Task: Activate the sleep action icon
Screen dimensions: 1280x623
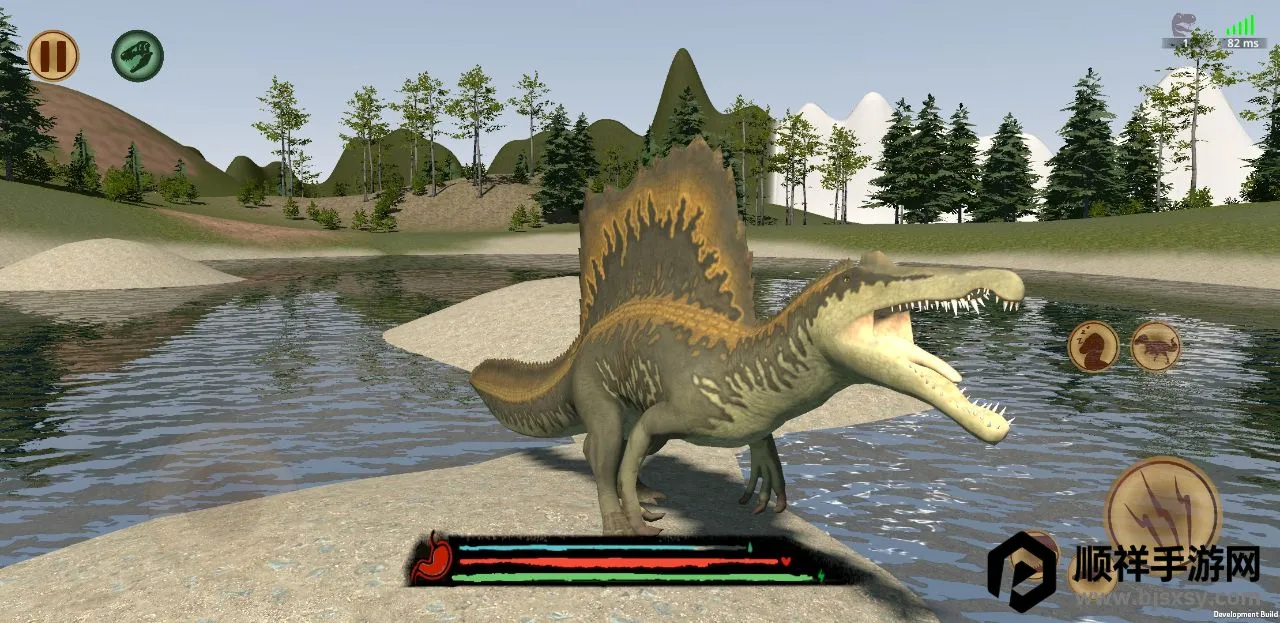Action: (1093, 346)
